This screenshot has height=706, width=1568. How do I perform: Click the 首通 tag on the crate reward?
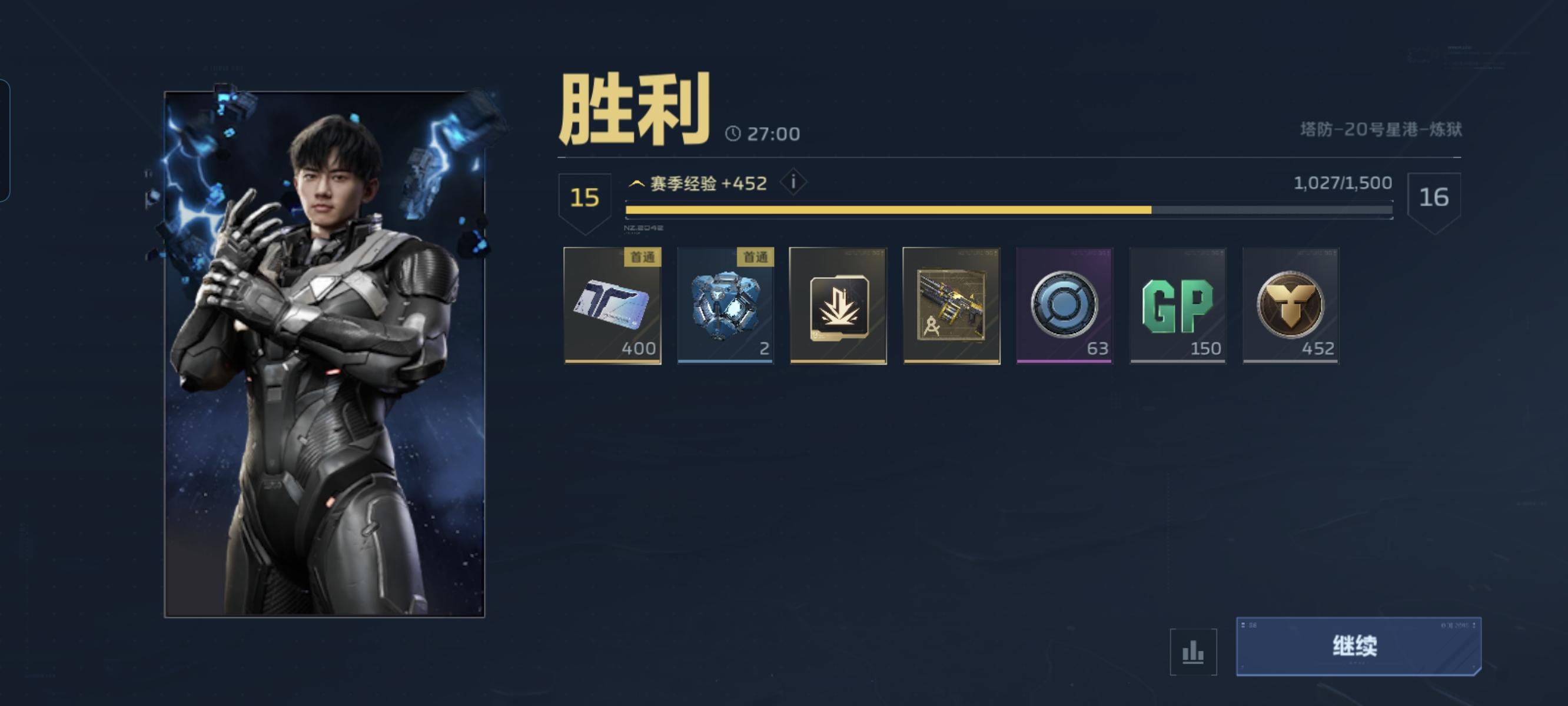point(759,259)
